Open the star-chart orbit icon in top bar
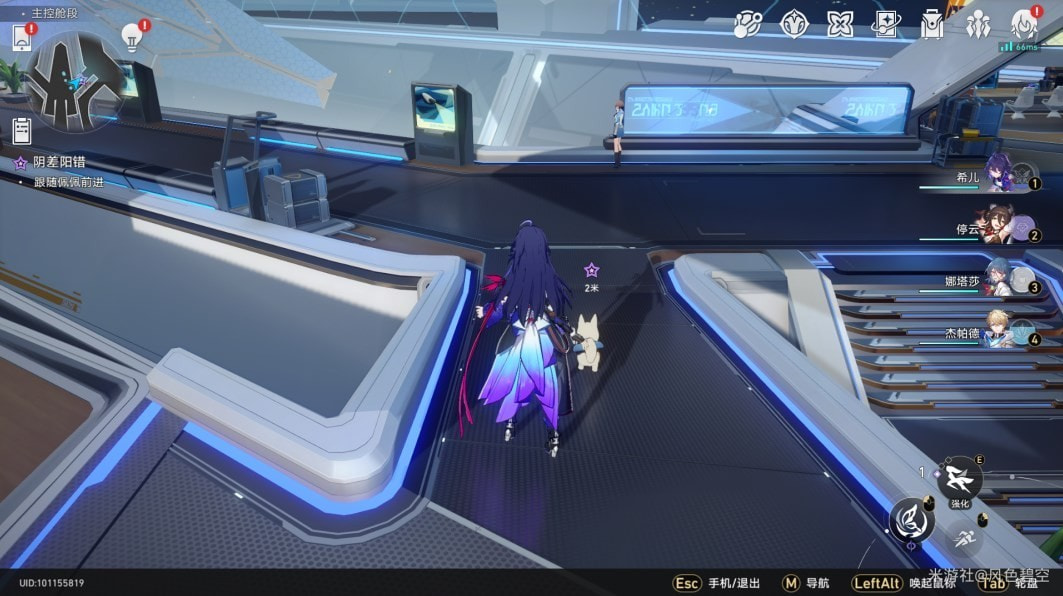Image resolution: width=1063 pixels, height=596 pixels. 749,24
